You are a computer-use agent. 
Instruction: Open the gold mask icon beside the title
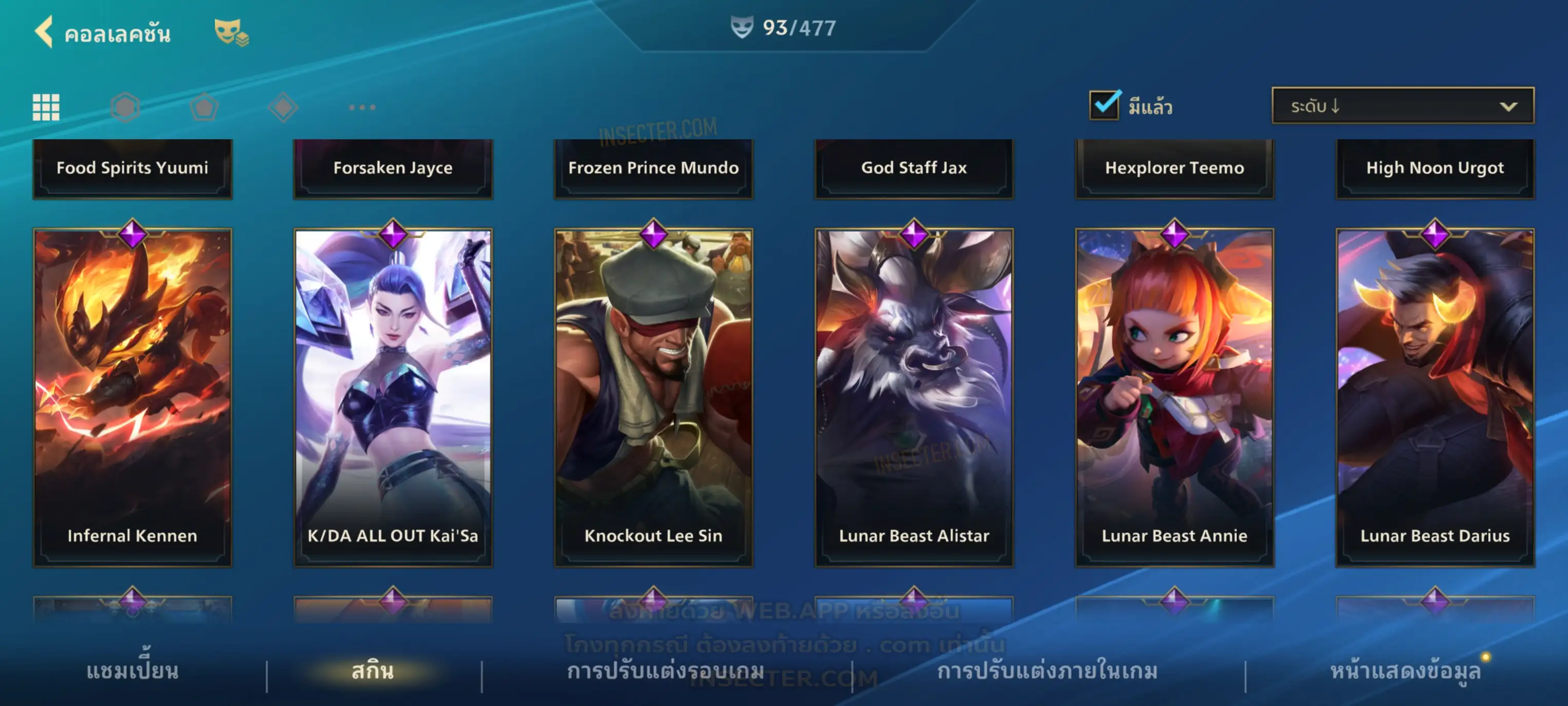[230, 32]
